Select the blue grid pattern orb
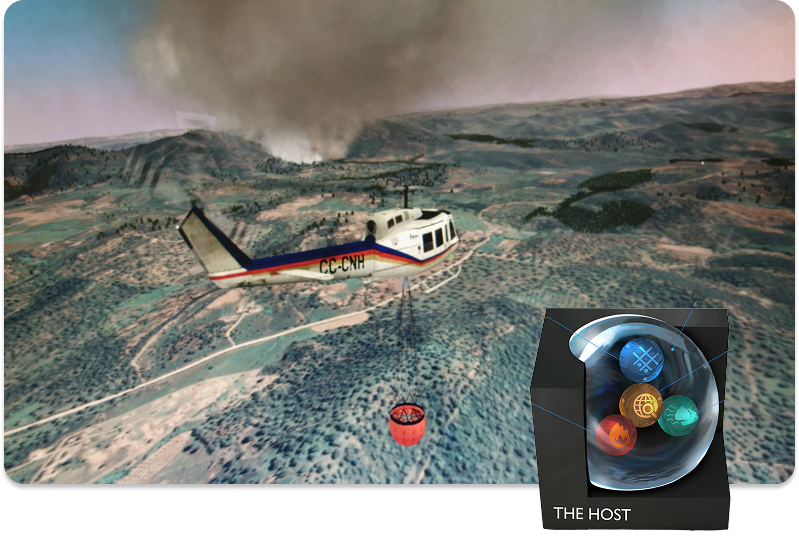Viewport: 799px width, 536px height. (x=641, y=360)
